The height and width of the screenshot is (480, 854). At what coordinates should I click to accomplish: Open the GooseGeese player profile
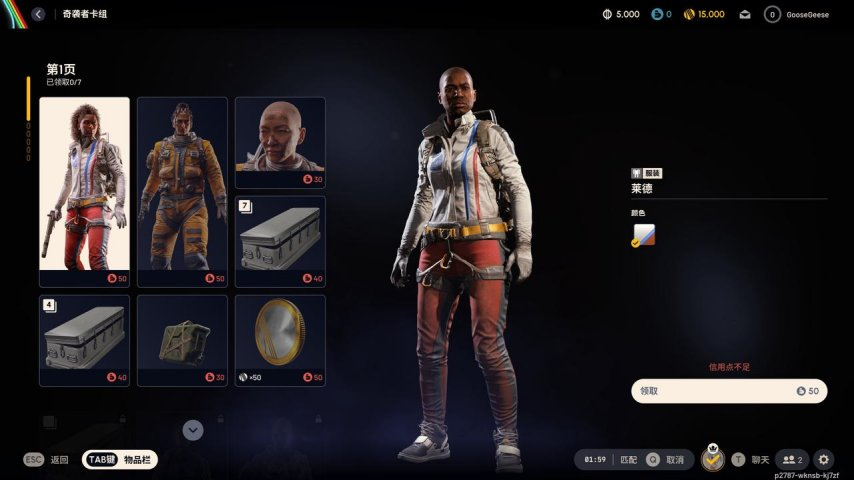tap(800, 14)
